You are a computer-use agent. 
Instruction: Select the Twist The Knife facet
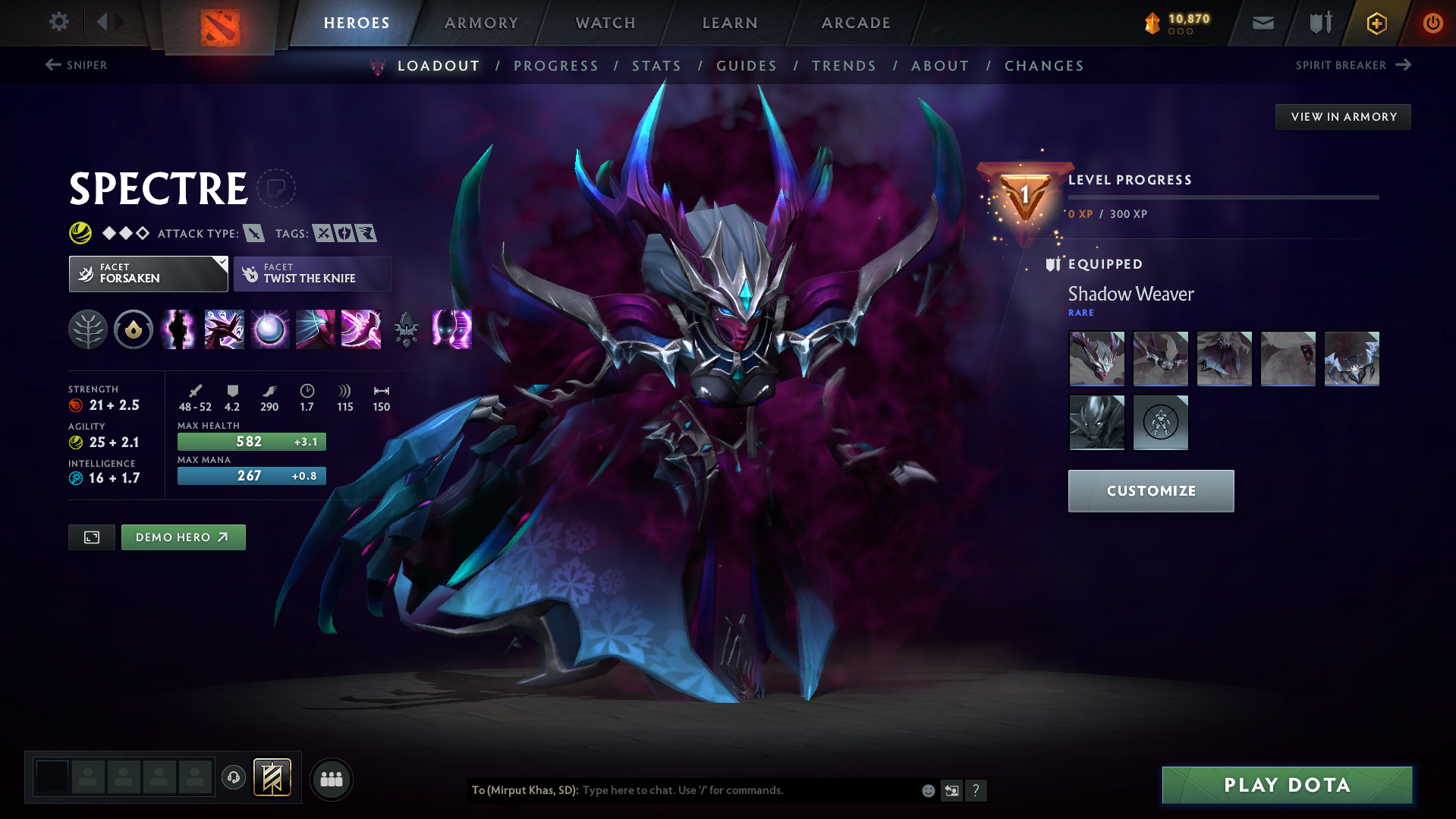(x=312, y=273)
